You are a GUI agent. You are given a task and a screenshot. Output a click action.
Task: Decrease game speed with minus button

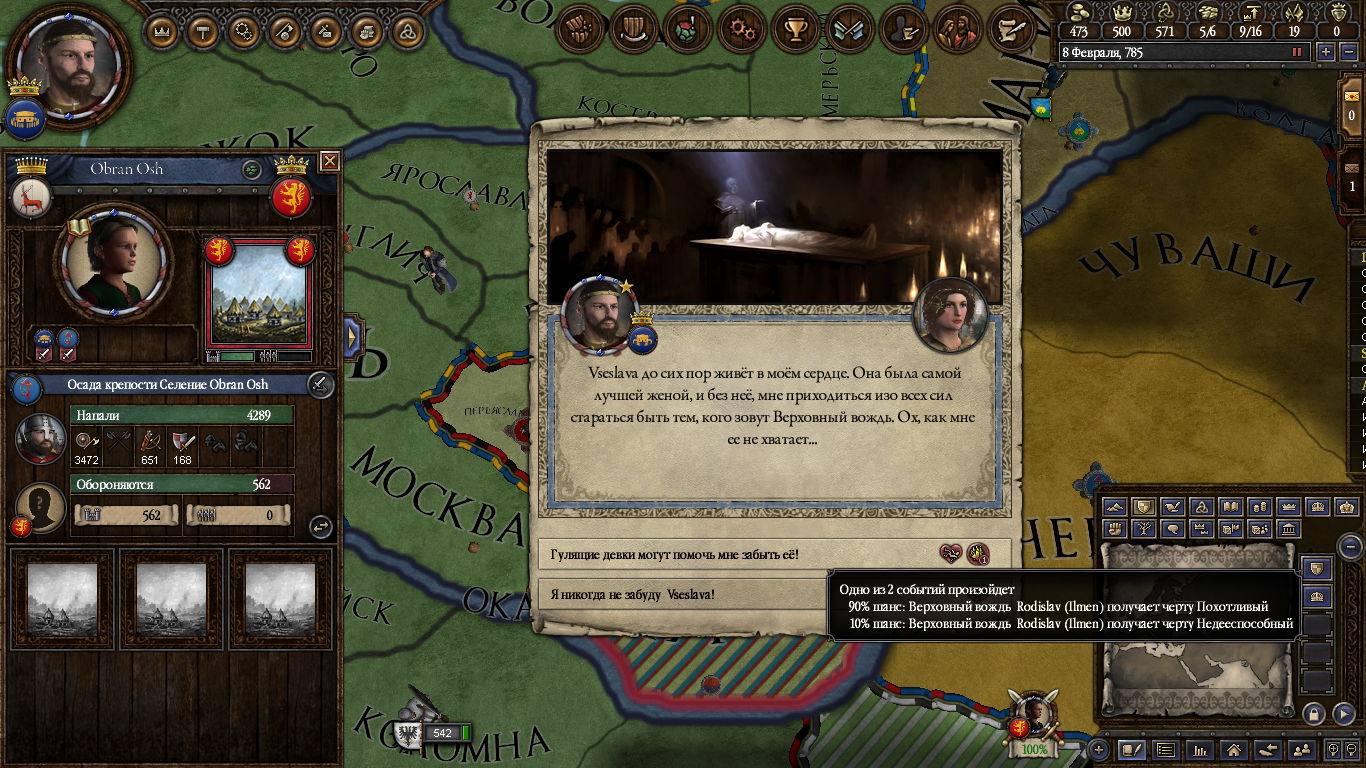pos(1348,52)
